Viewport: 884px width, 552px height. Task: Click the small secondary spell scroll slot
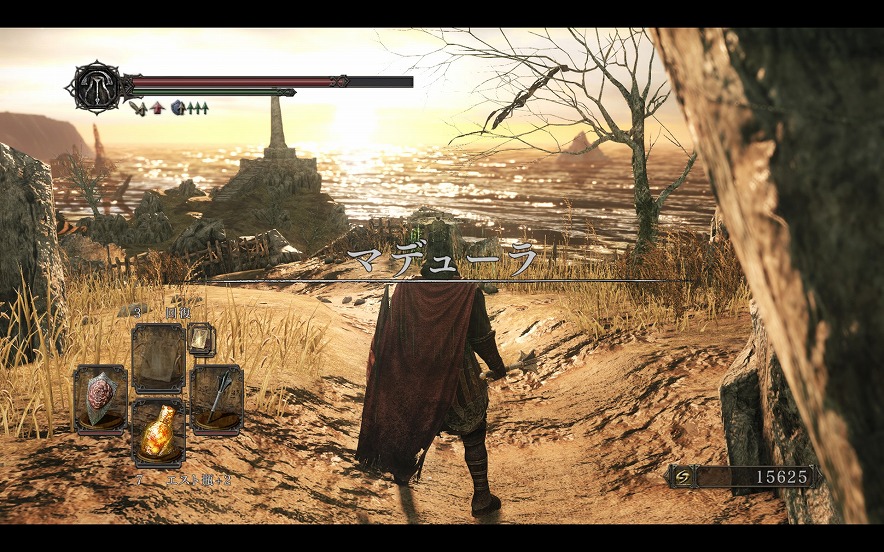point(201,339)
